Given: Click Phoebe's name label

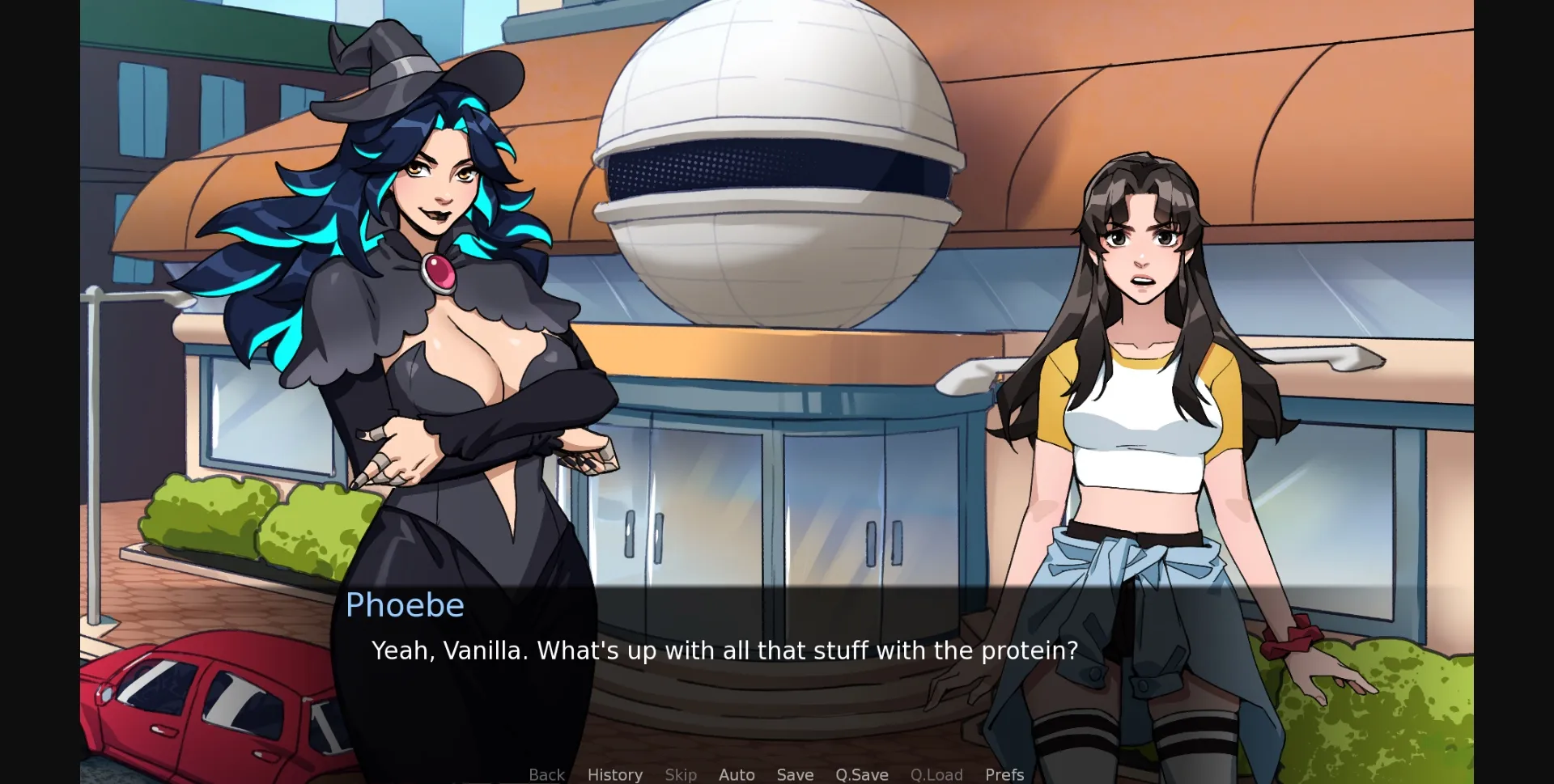Looking at the screenshot, I should click(x=405, y=604).
